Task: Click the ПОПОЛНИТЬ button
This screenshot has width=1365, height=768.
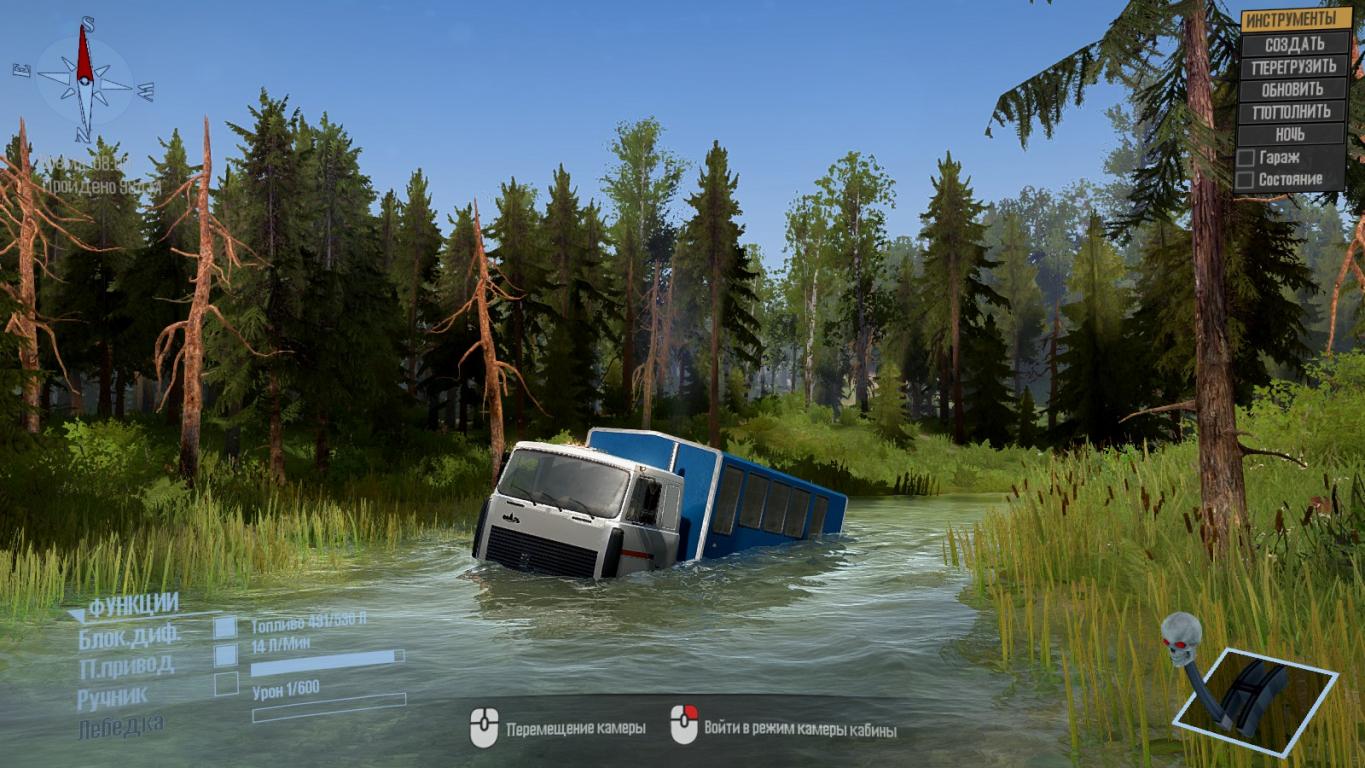Action: 1295,112
